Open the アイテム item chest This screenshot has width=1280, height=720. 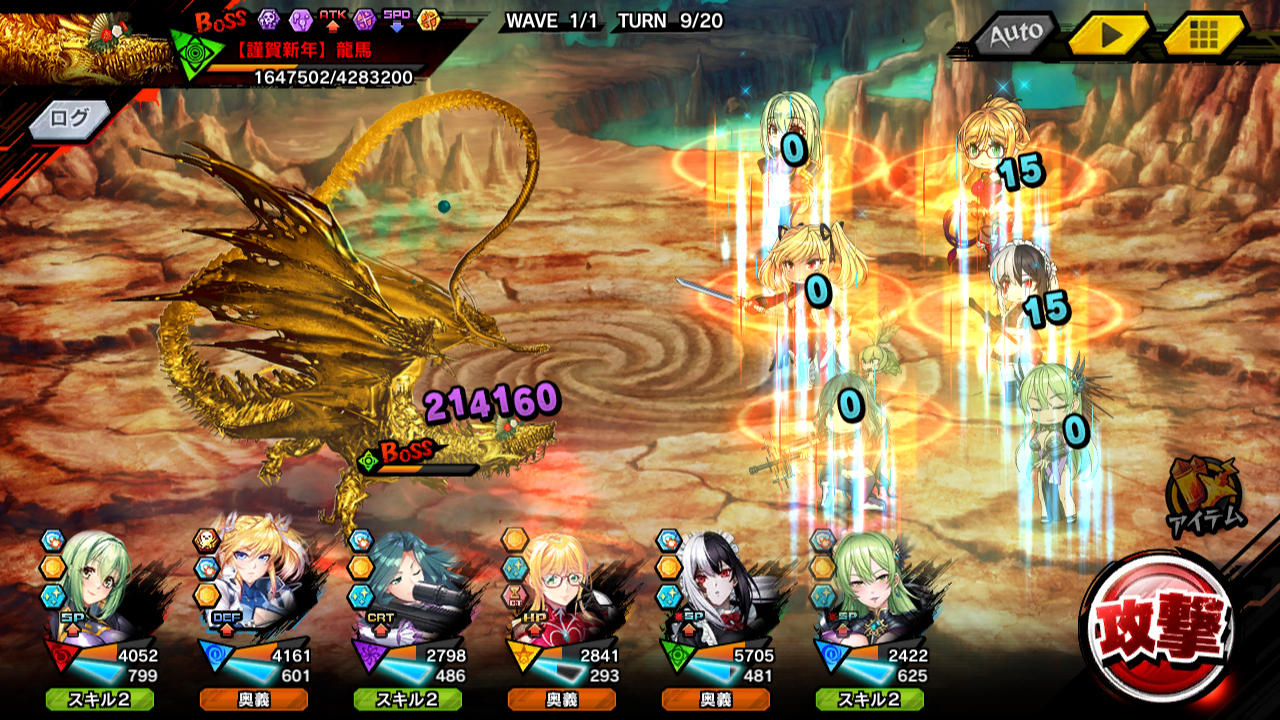(1205, 492)
